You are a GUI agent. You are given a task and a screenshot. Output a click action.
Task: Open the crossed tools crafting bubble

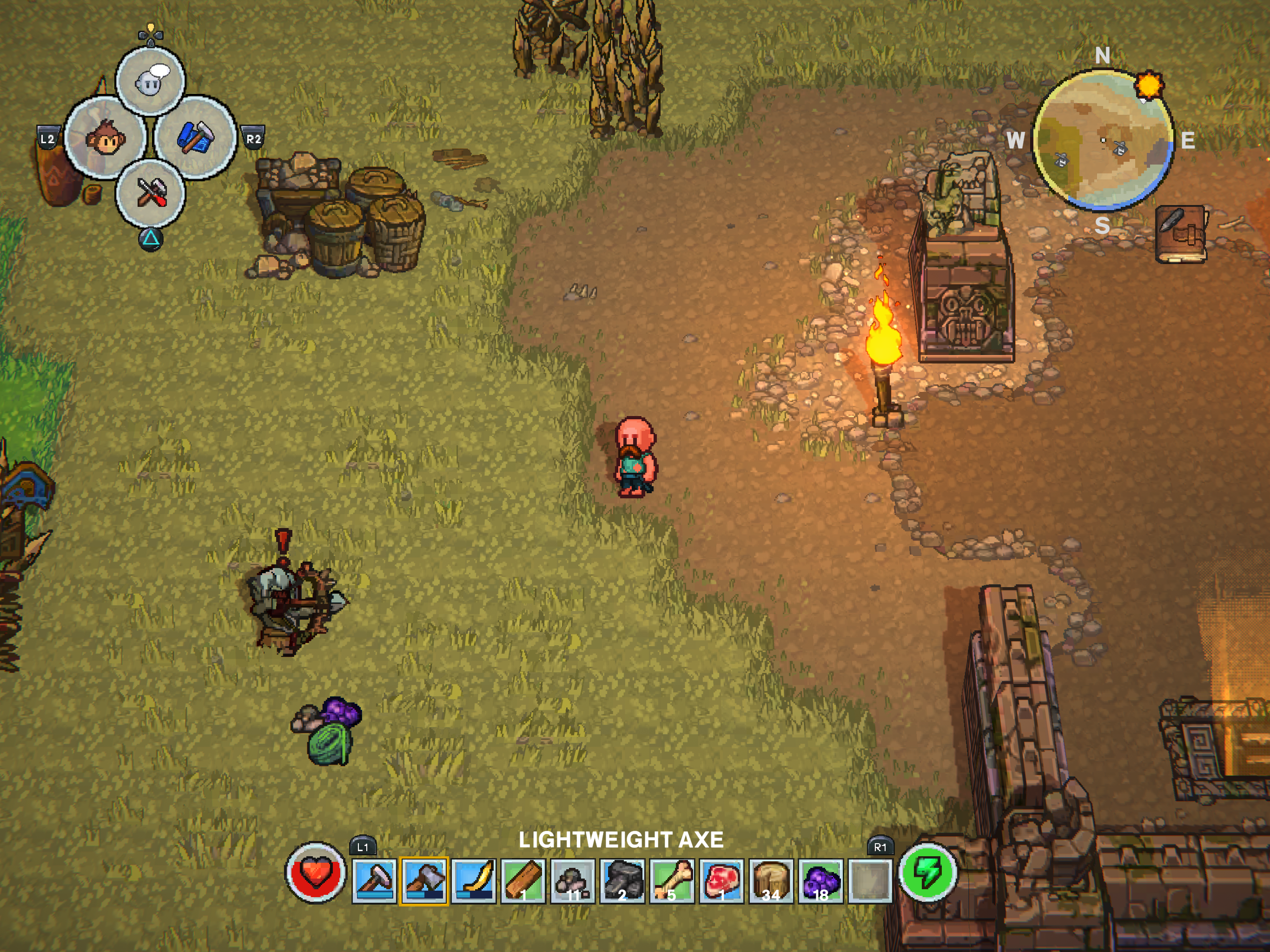coord(151,192)
